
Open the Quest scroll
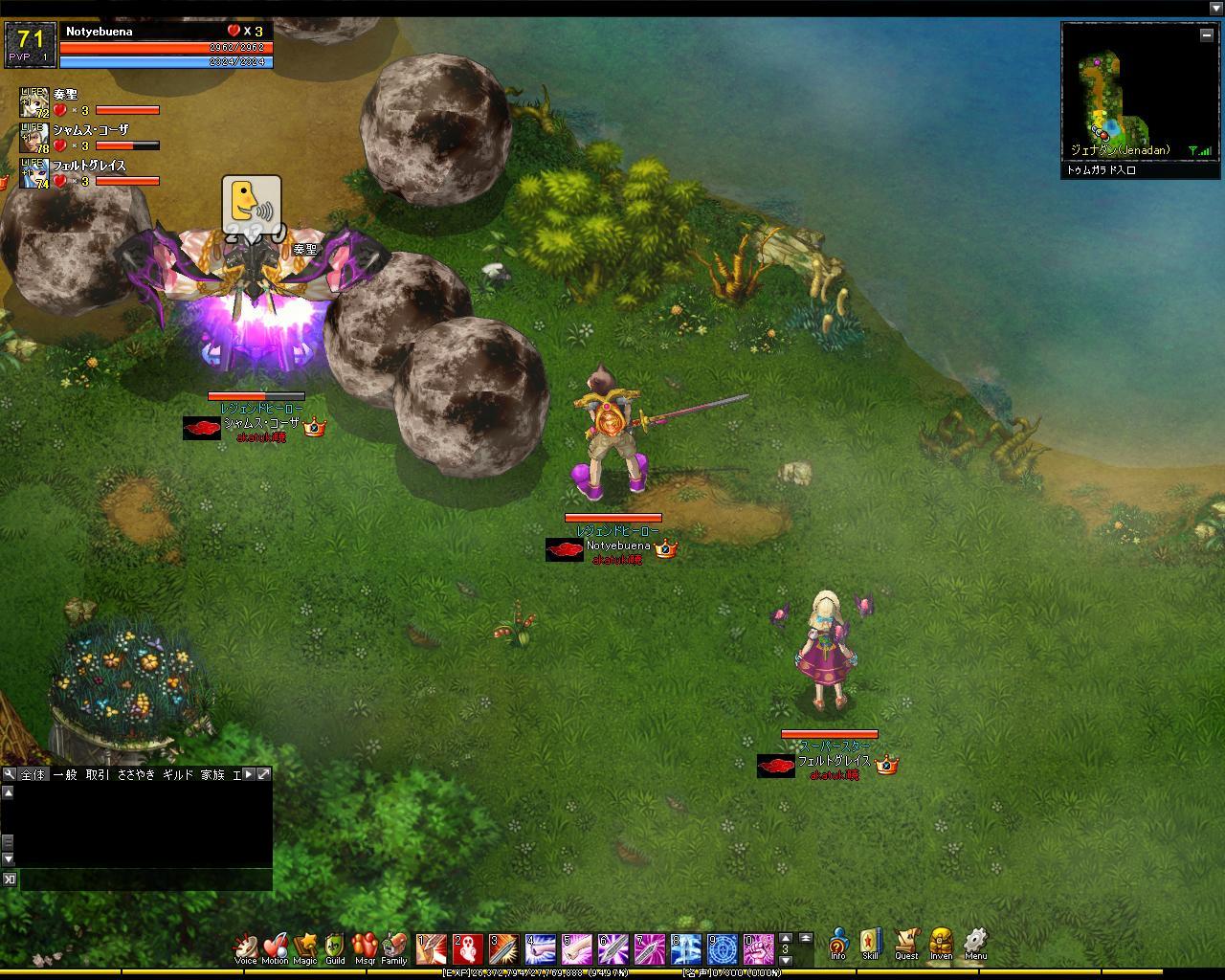(905, 944)
